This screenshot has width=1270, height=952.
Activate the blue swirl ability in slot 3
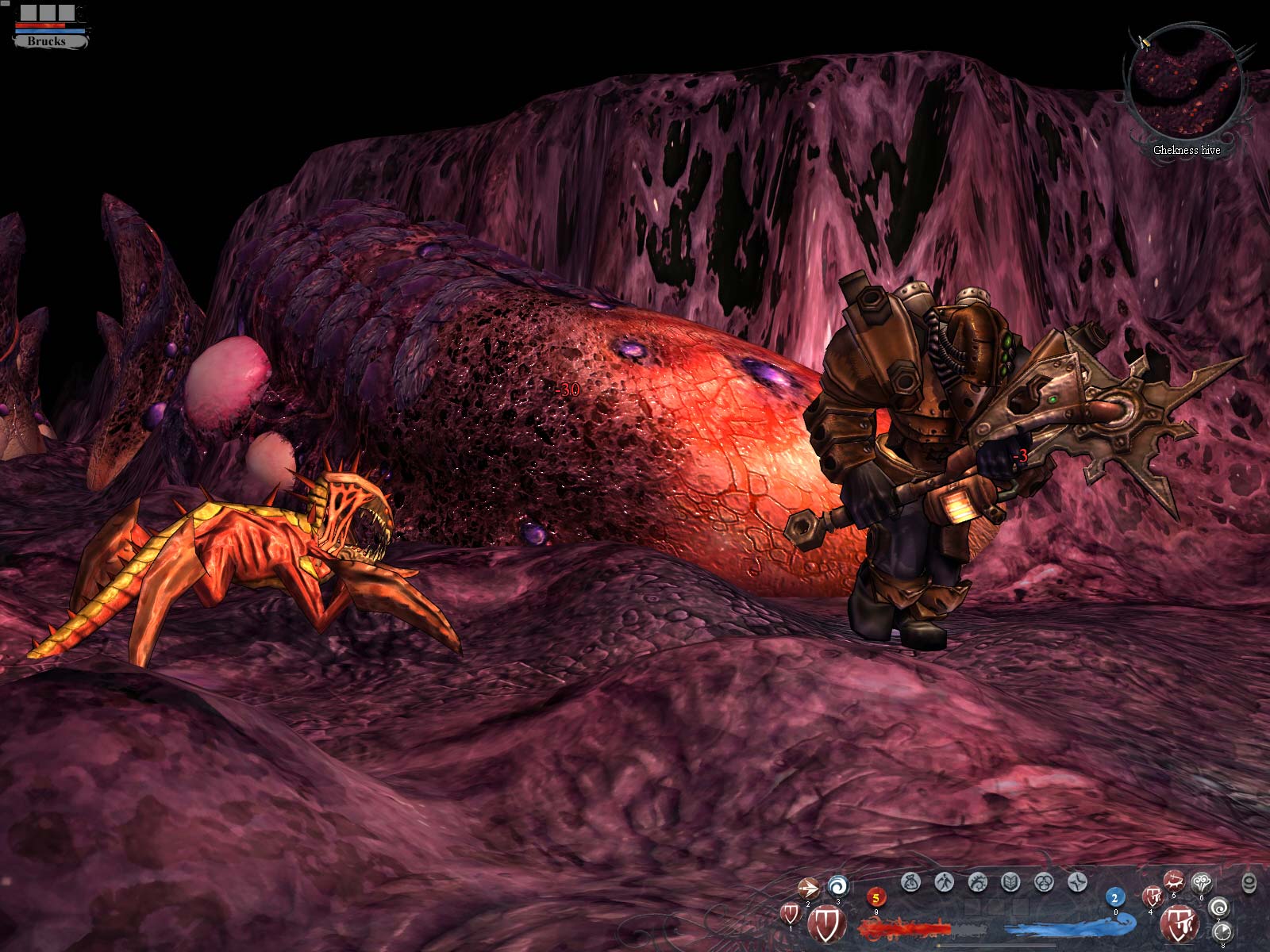(x=837, y=886)
